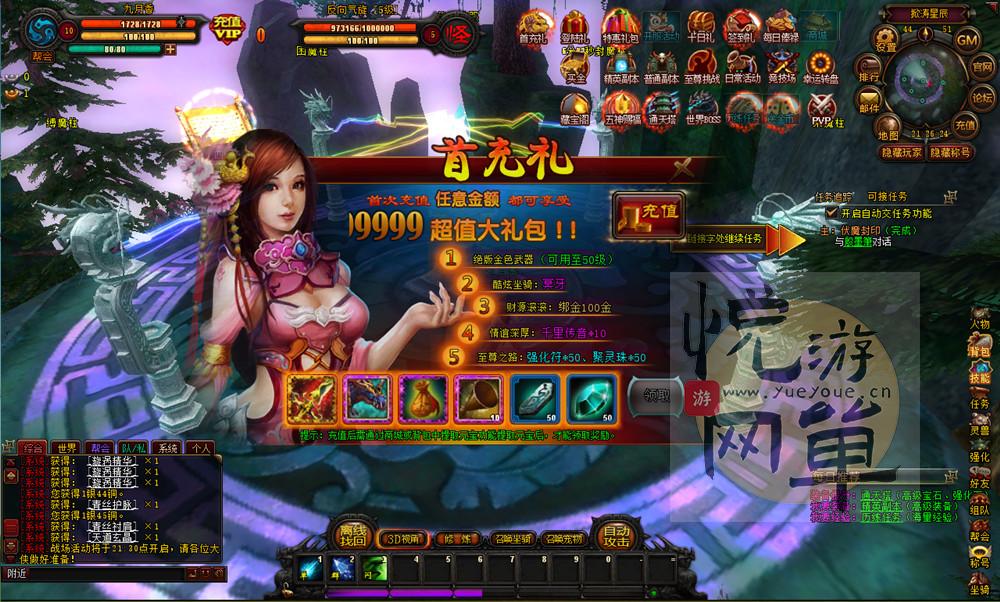Toggle the auto-submit quest checkbox
This screenshot has height=602, width=1000.
coord(832,213)
